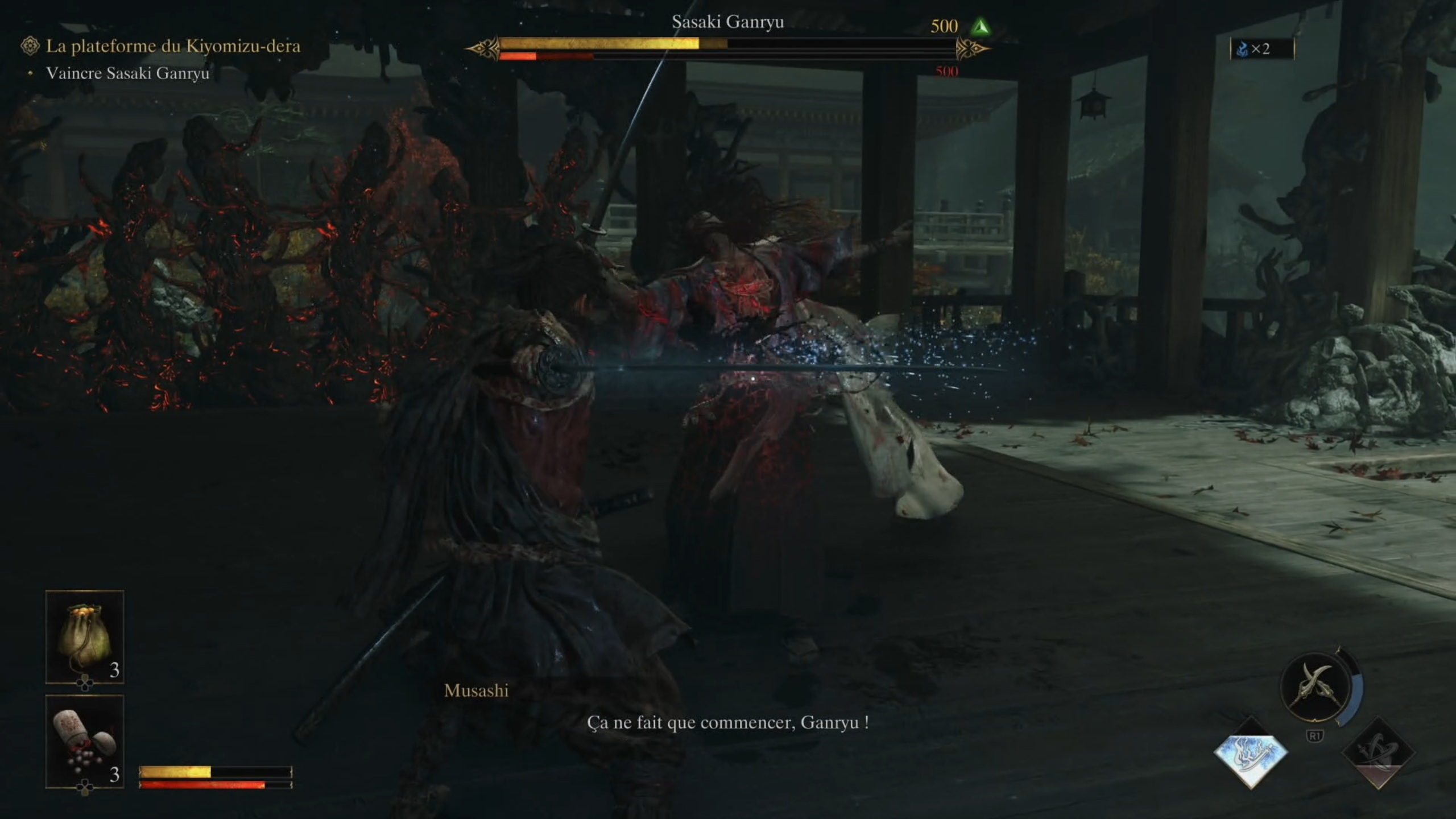Select the objective 'Vaincre Sasaki Ganryu'
1456x819 pixels.
point(128,74)
